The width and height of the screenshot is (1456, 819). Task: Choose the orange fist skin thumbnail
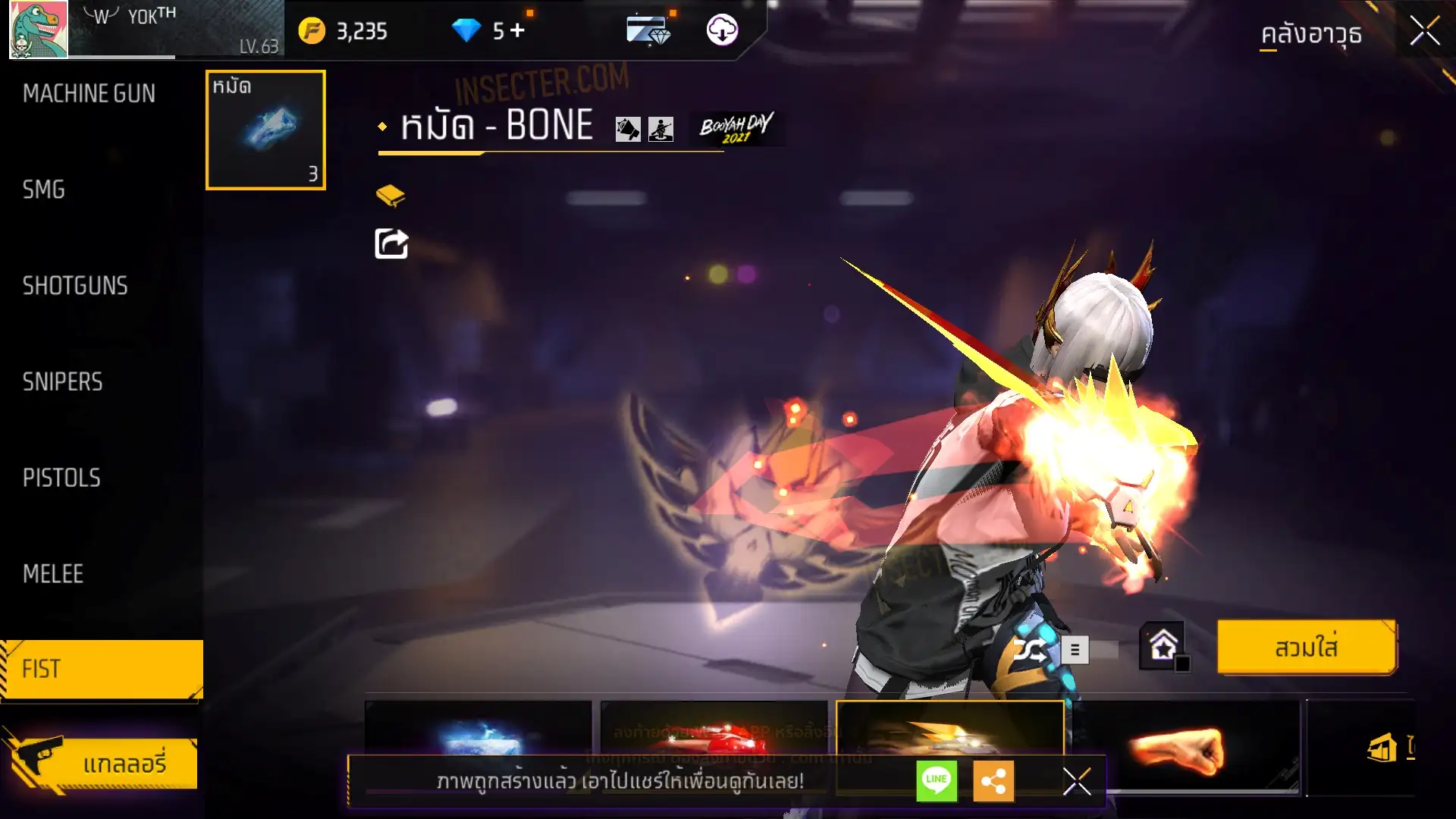1187,748
